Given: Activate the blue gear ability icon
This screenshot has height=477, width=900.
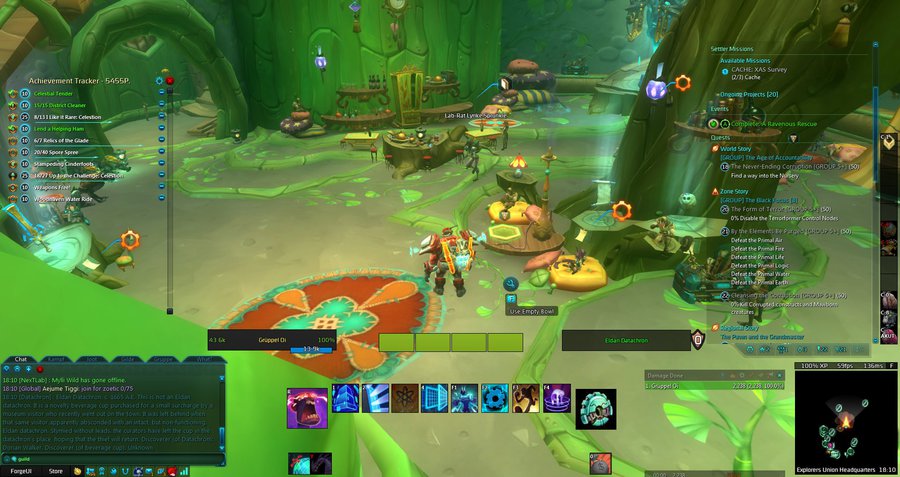Looking at the screenshot, I should [495, 398].
